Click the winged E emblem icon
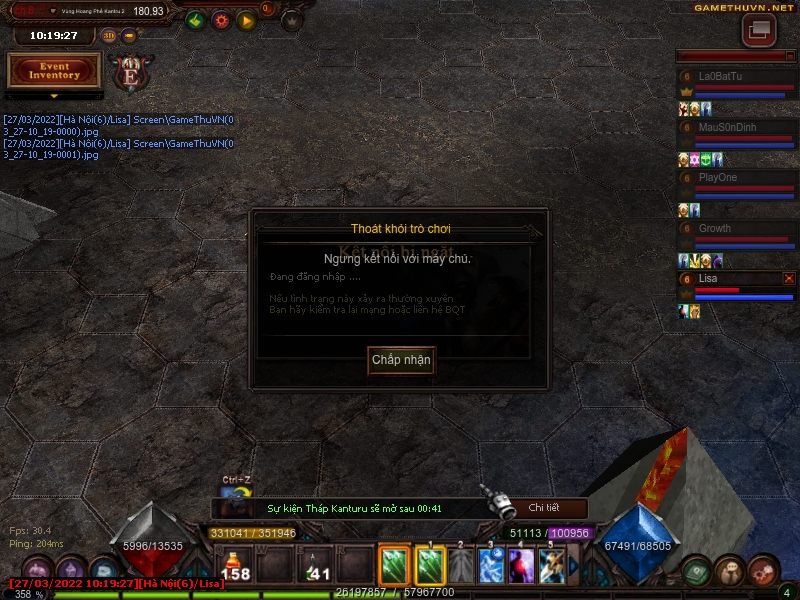The width and height of the screenshot is (800, 600). tap(130, 72)
